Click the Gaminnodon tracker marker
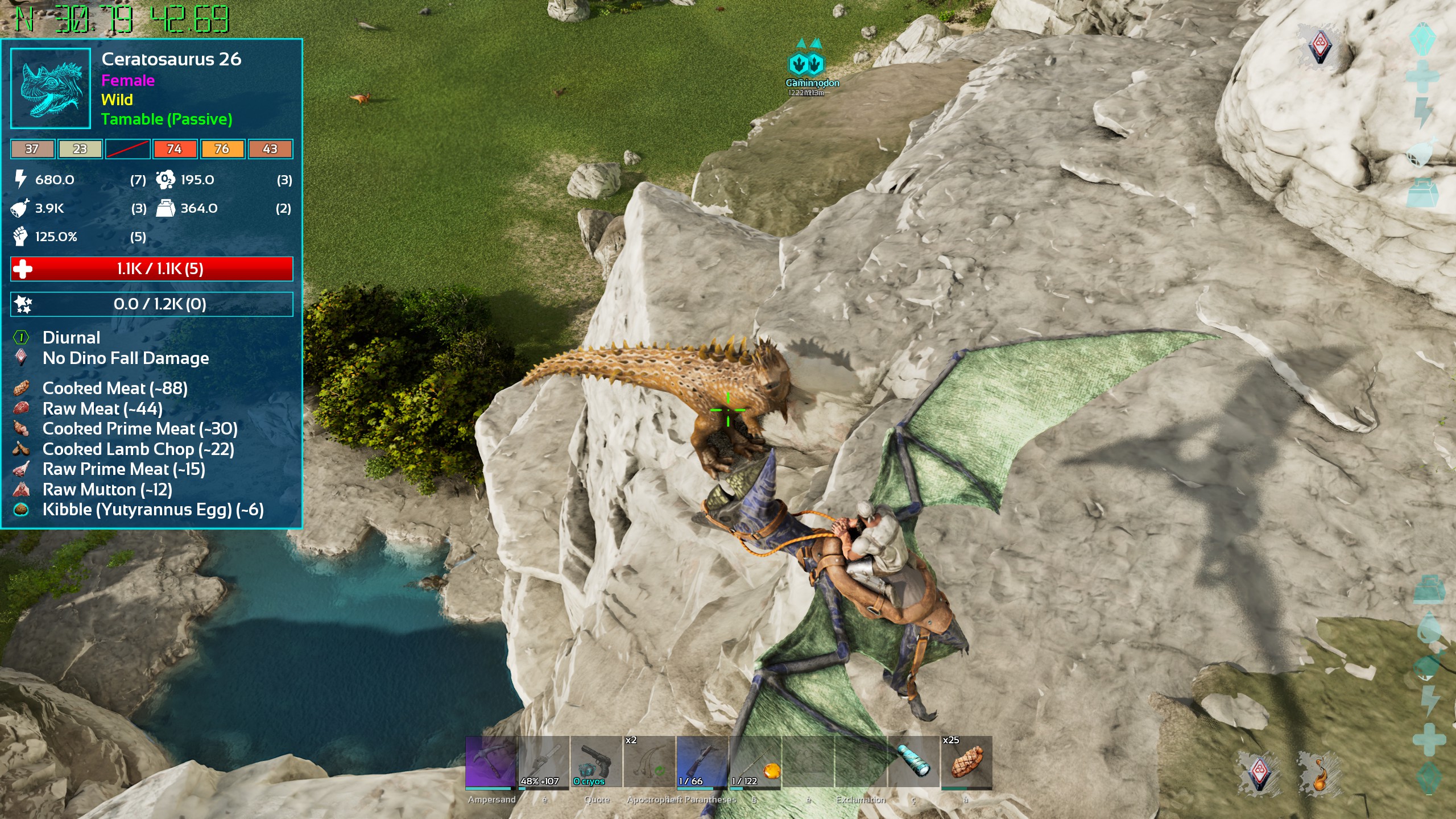Screen dimensions: 1456x819 [x=807, y=65]
